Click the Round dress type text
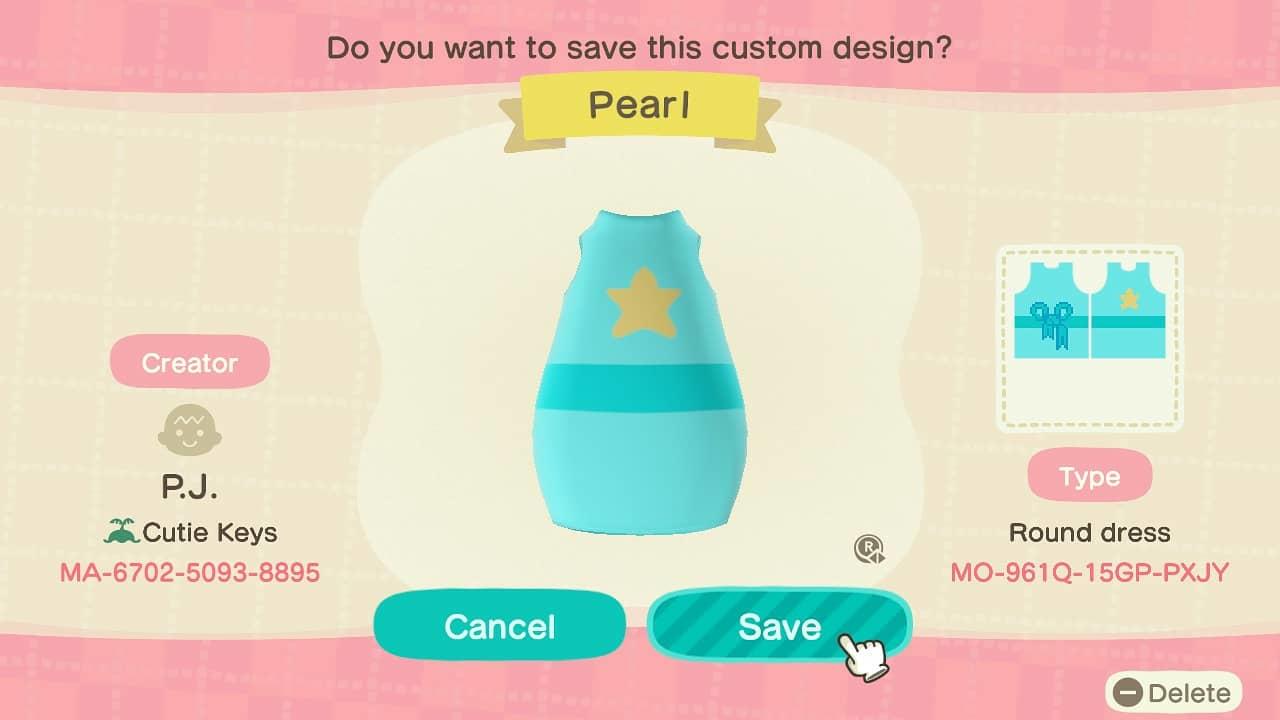 point(1090,533)
